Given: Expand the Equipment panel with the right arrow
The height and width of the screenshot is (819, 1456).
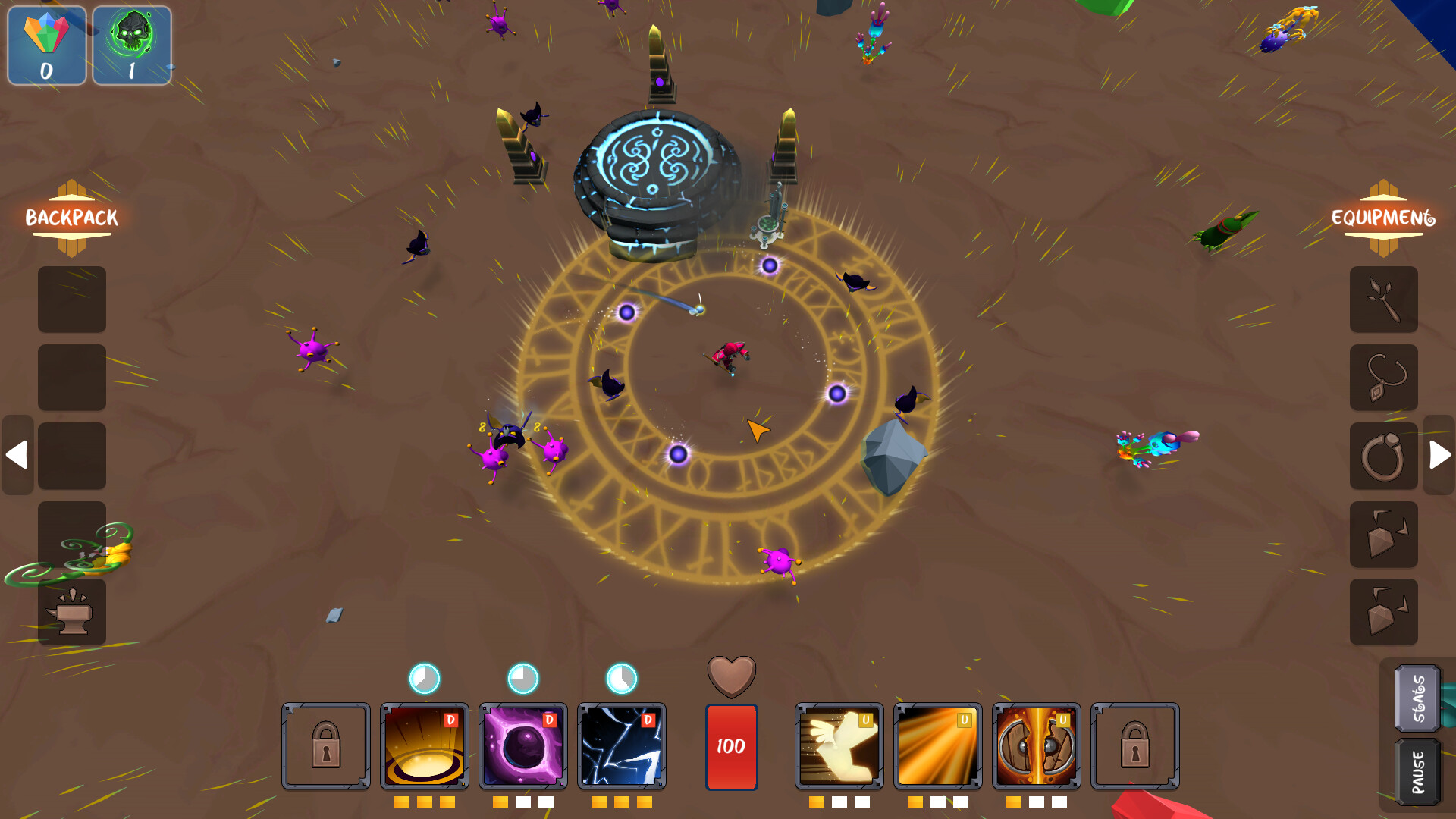Looking at the screenshot, I should (x=1439, y=453).
